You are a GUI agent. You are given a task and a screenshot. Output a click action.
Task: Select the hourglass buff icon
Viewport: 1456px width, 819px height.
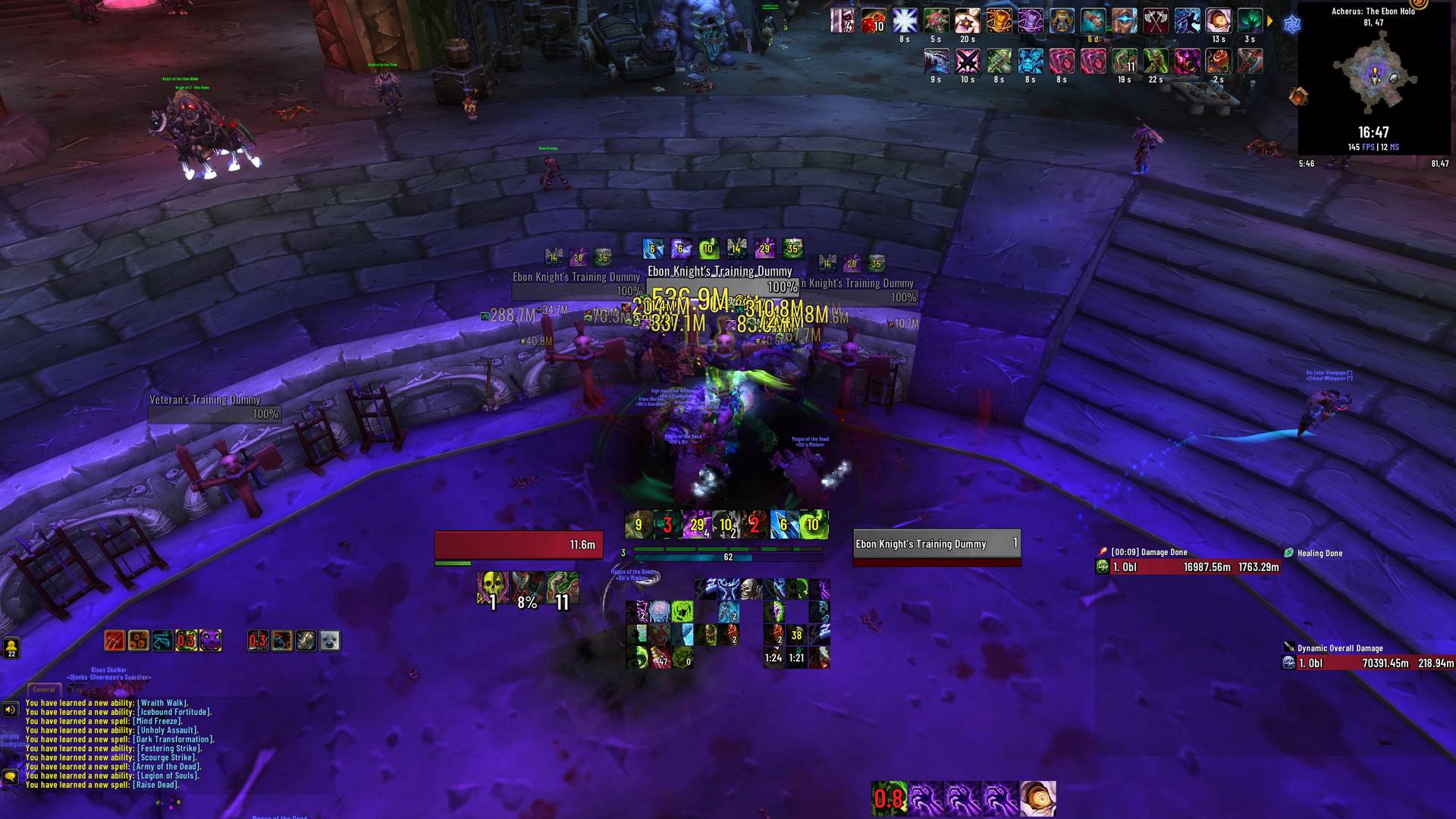tap(1062, 21)
